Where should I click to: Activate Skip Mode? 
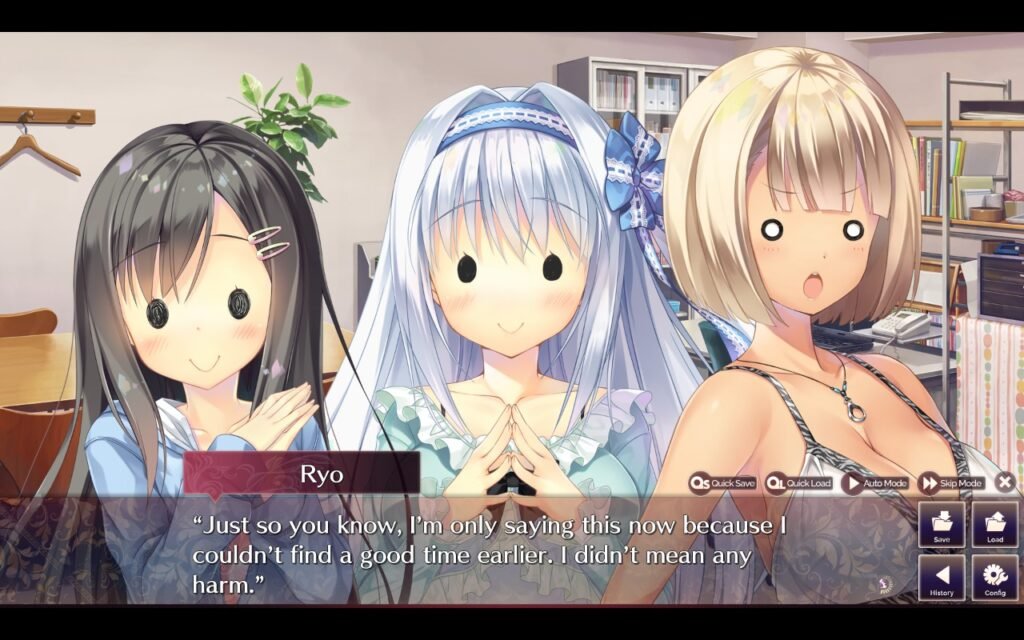click(951, 483)
